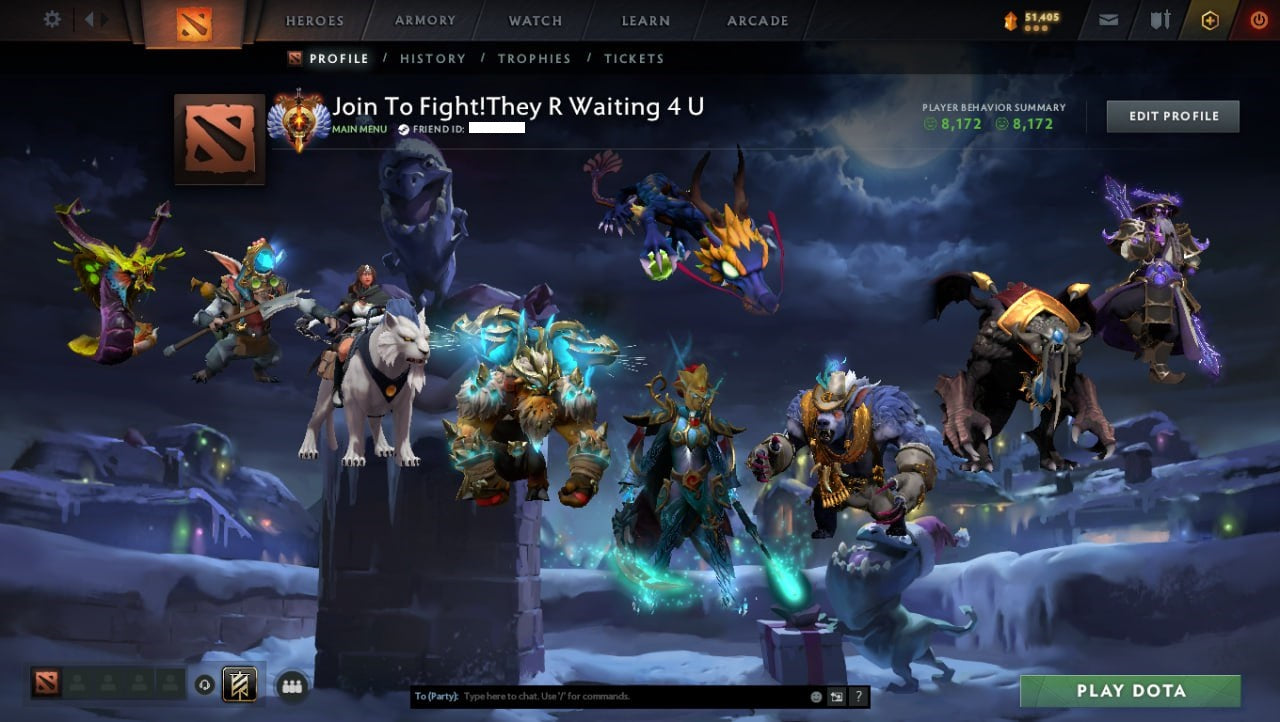Open the help menu with the question mark
Image resolution: width=1280 pixels, height=722 pixels.
pos(858,697)
